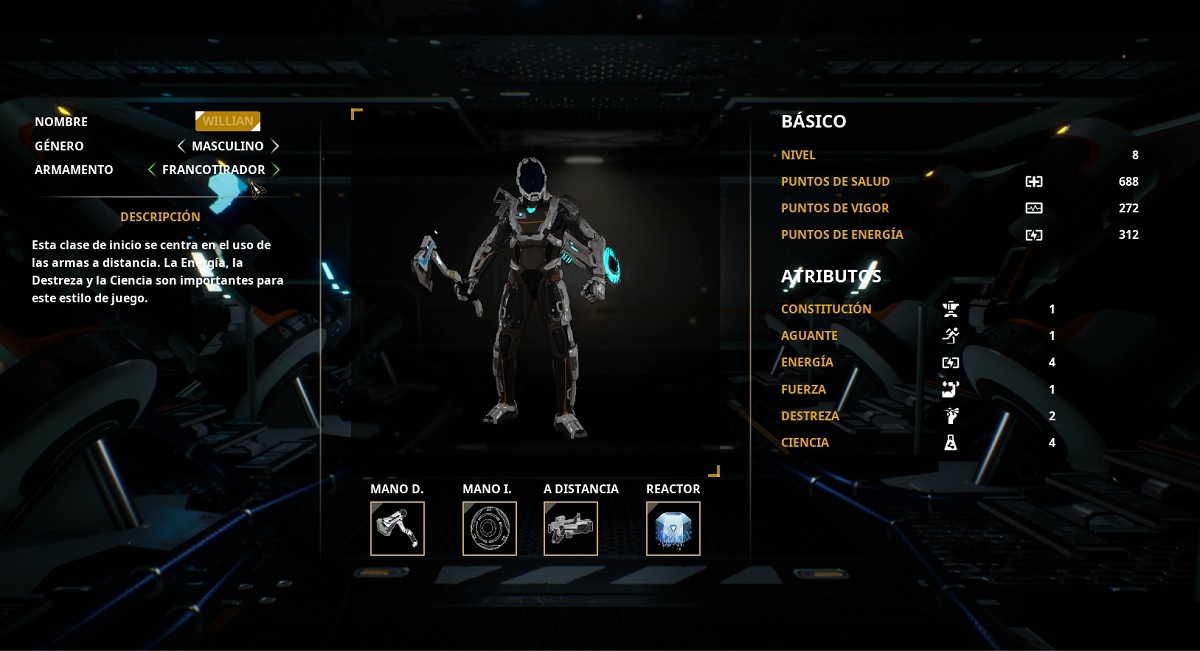The height and width of the screenshot is (651, 1200).
Task: Edit the Willian name field
Action: click(x=227, y=121)
